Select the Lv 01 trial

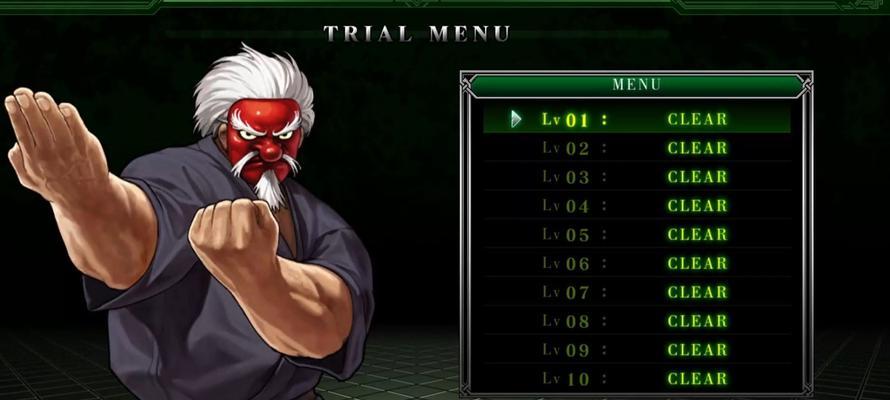point(636,119)
